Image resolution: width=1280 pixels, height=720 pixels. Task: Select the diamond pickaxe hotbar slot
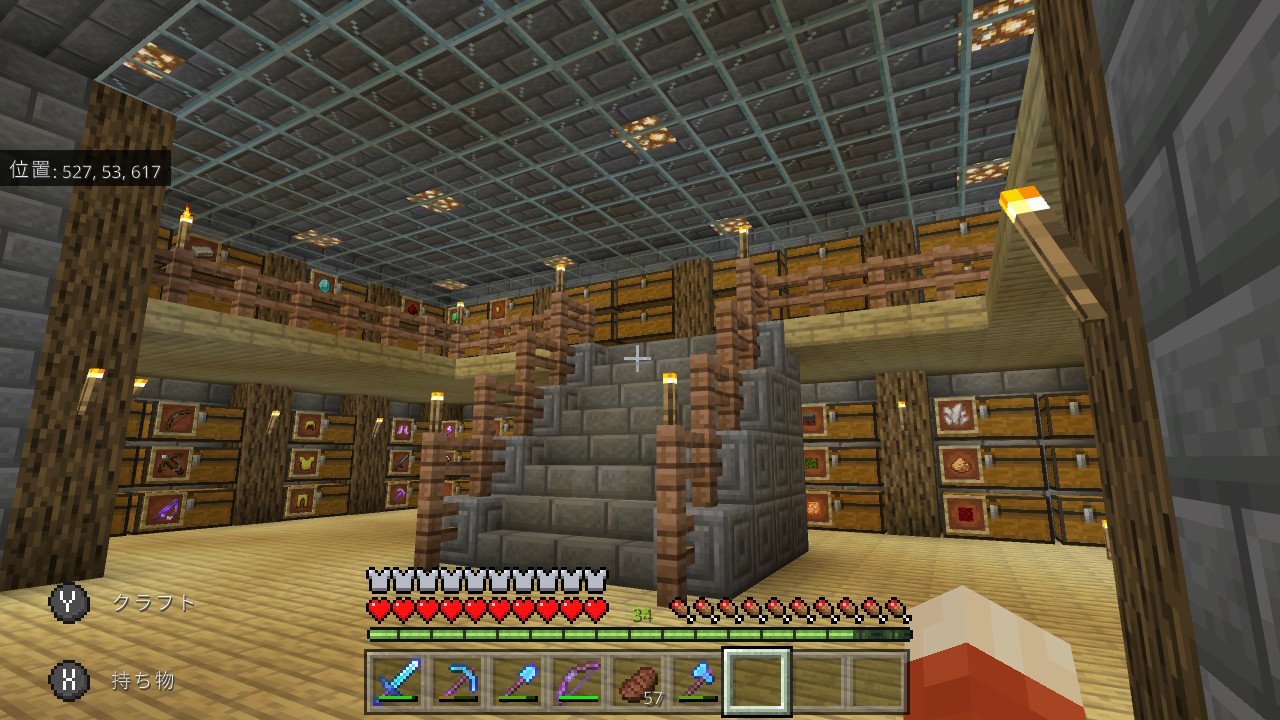[x=457, y=681]
